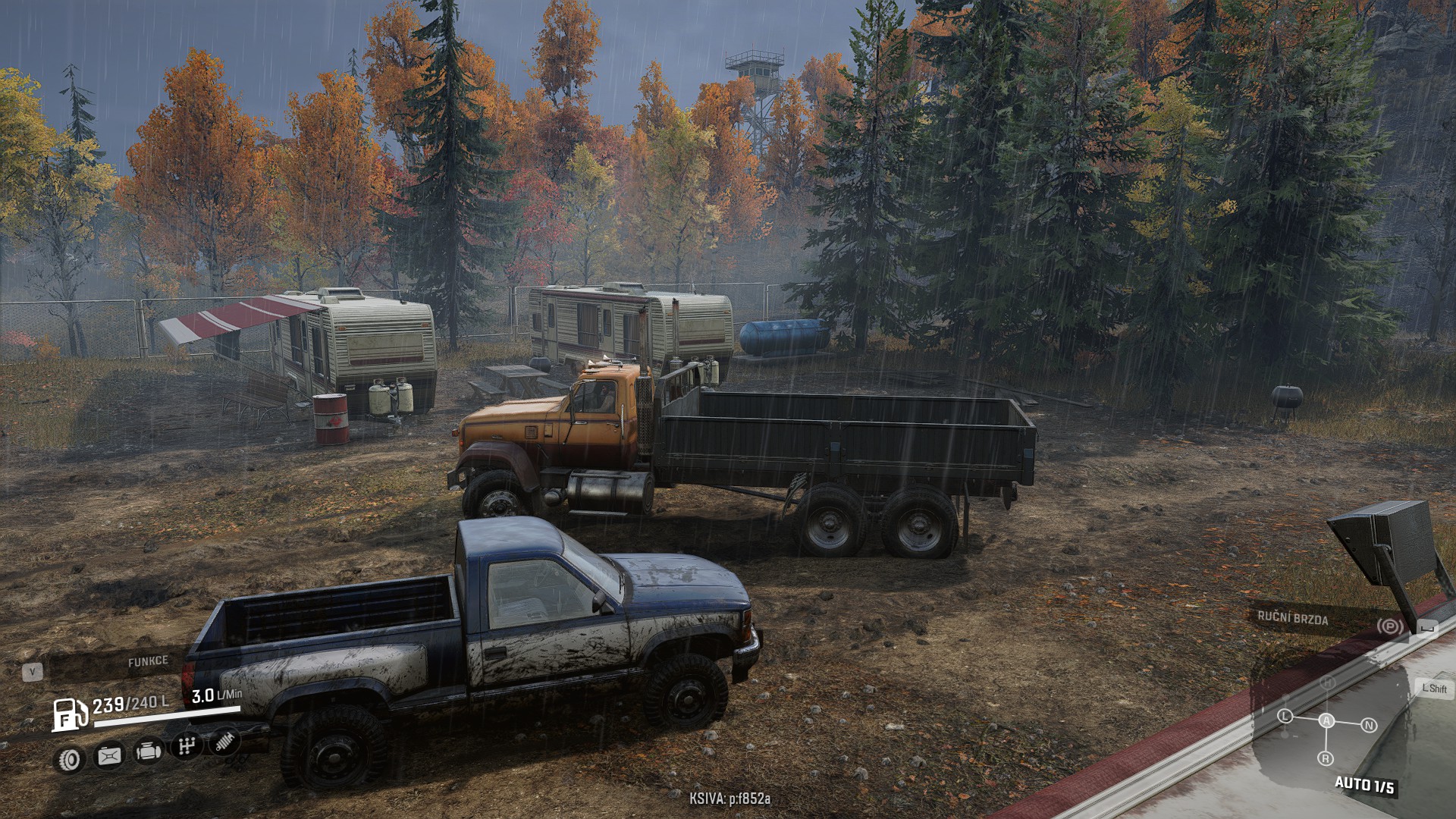Click the fuel pump icon

[x=68, y=714]
